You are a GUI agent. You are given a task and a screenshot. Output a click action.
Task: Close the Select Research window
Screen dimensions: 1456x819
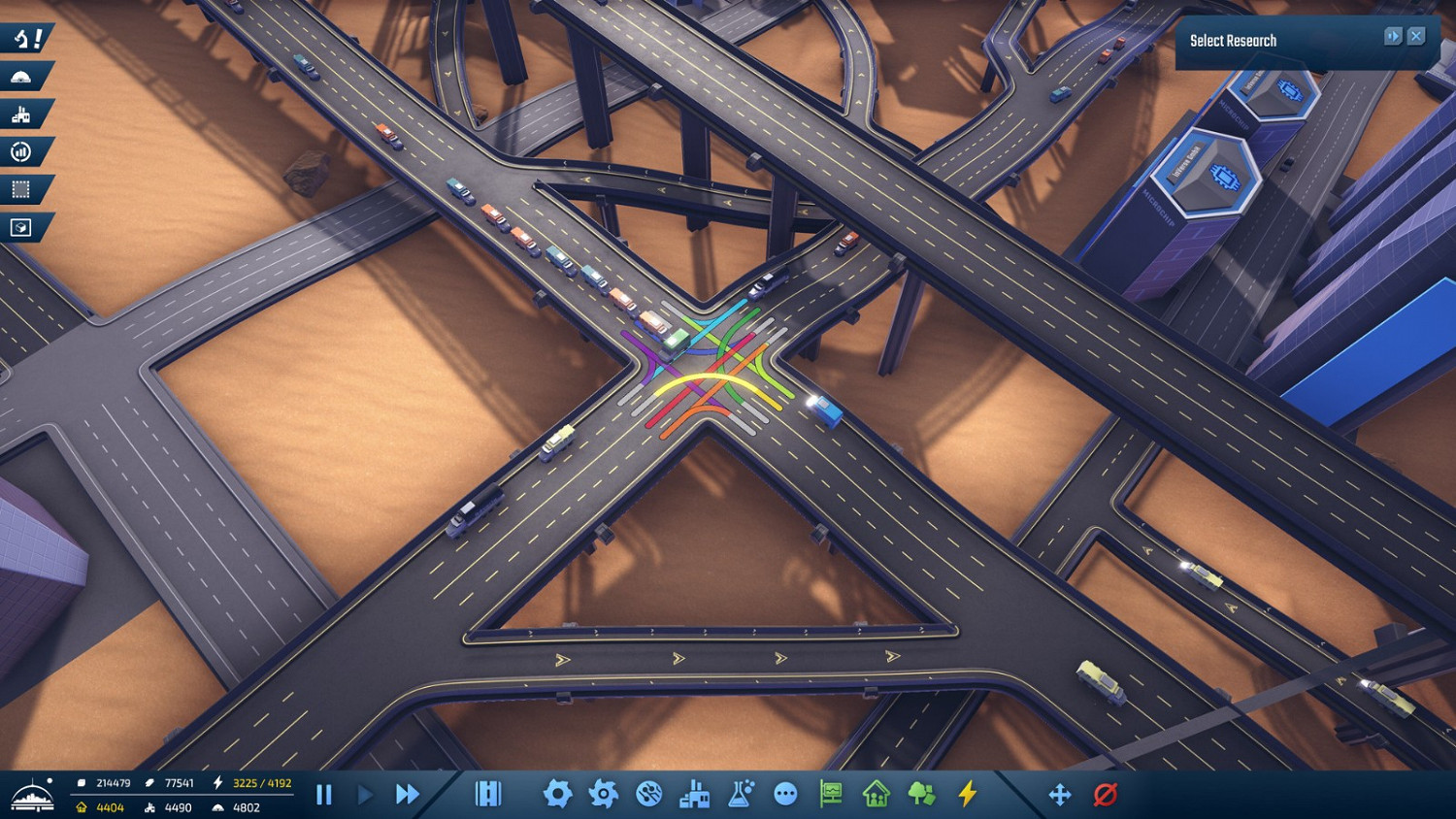[x=1417, y=36]
